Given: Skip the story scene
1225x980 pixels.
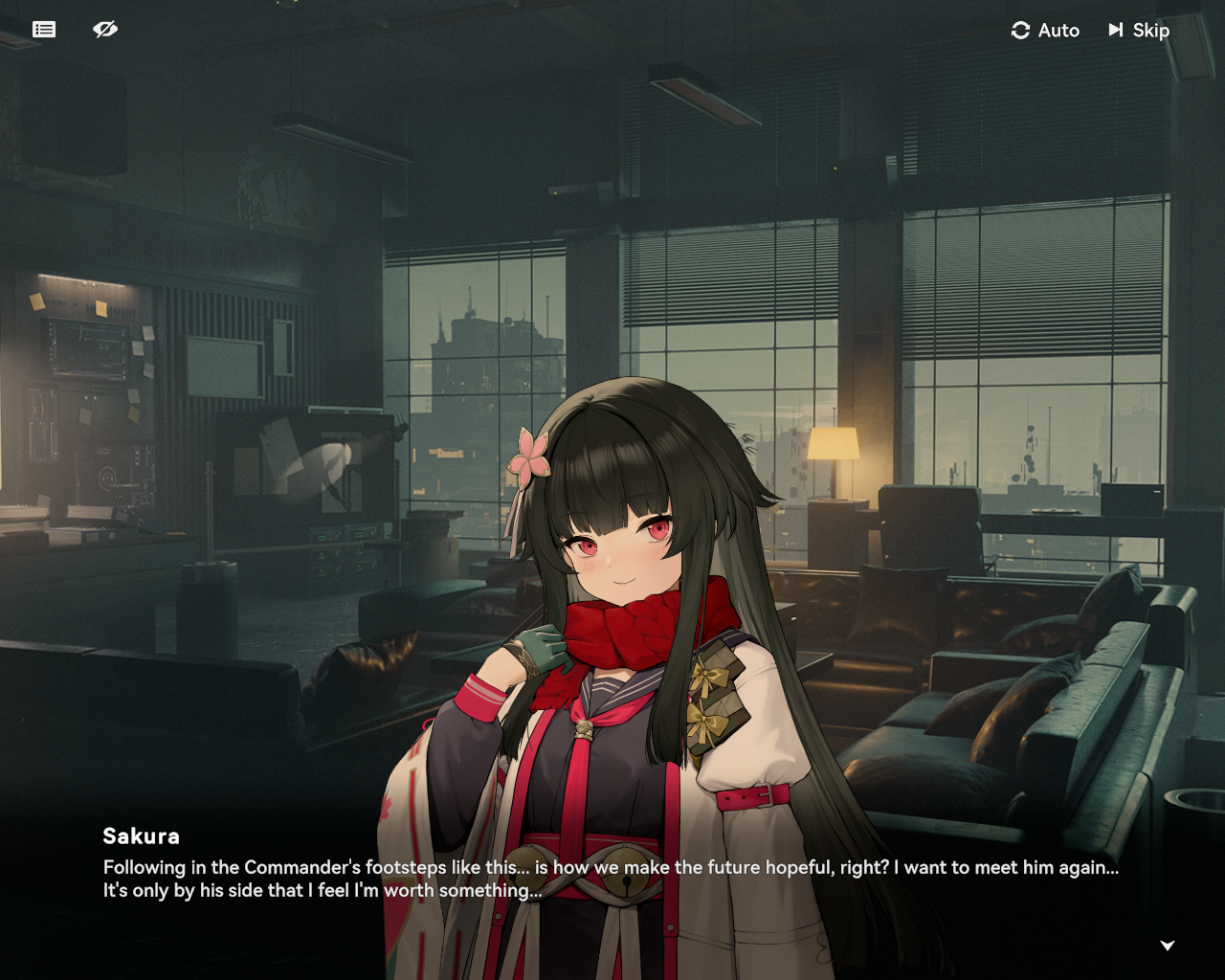Looking at the screenshot, I should 1139,31.
